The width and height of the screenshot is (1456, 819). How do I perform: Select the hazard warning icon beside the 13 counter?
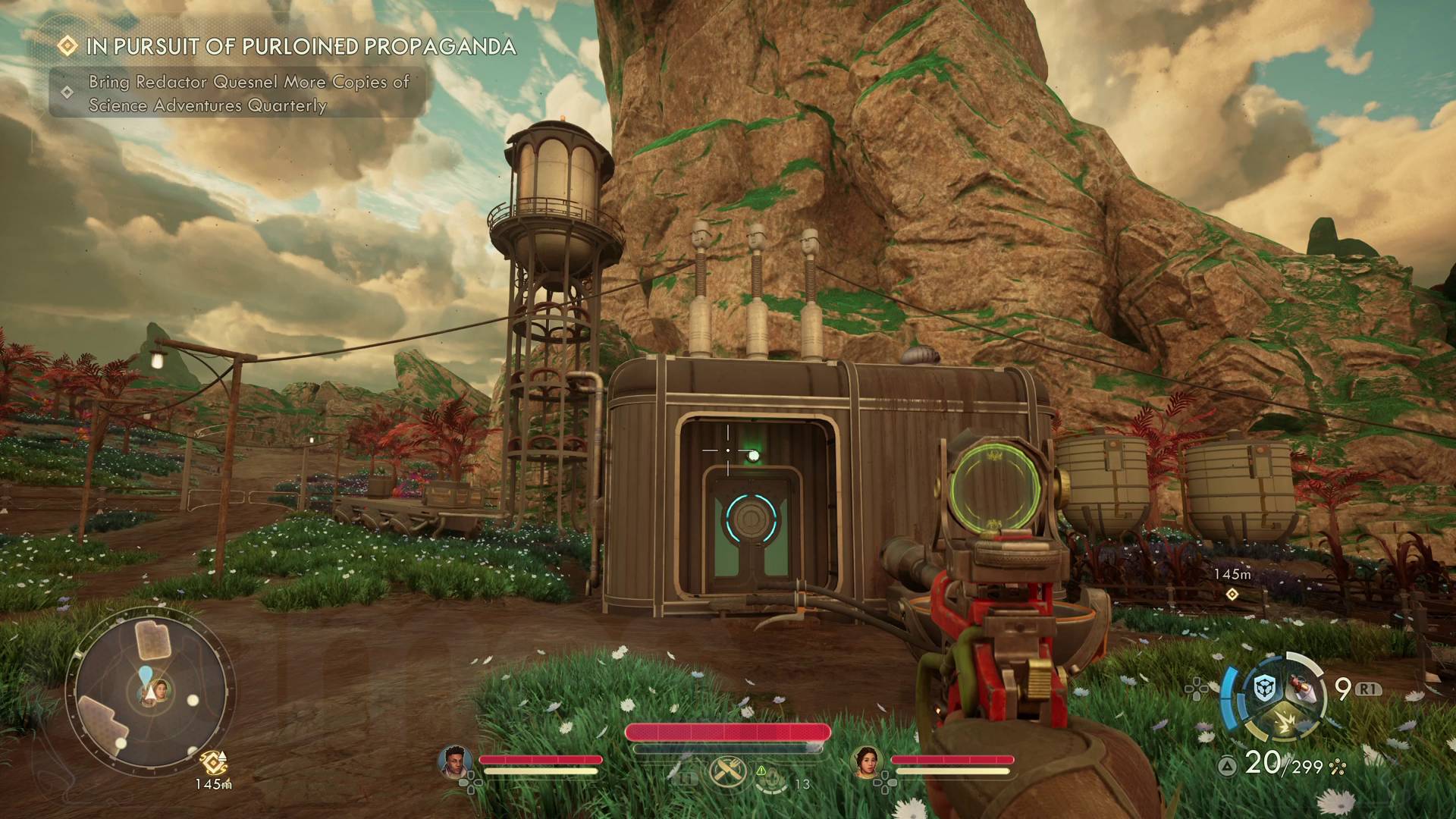[x=761, y=770]
